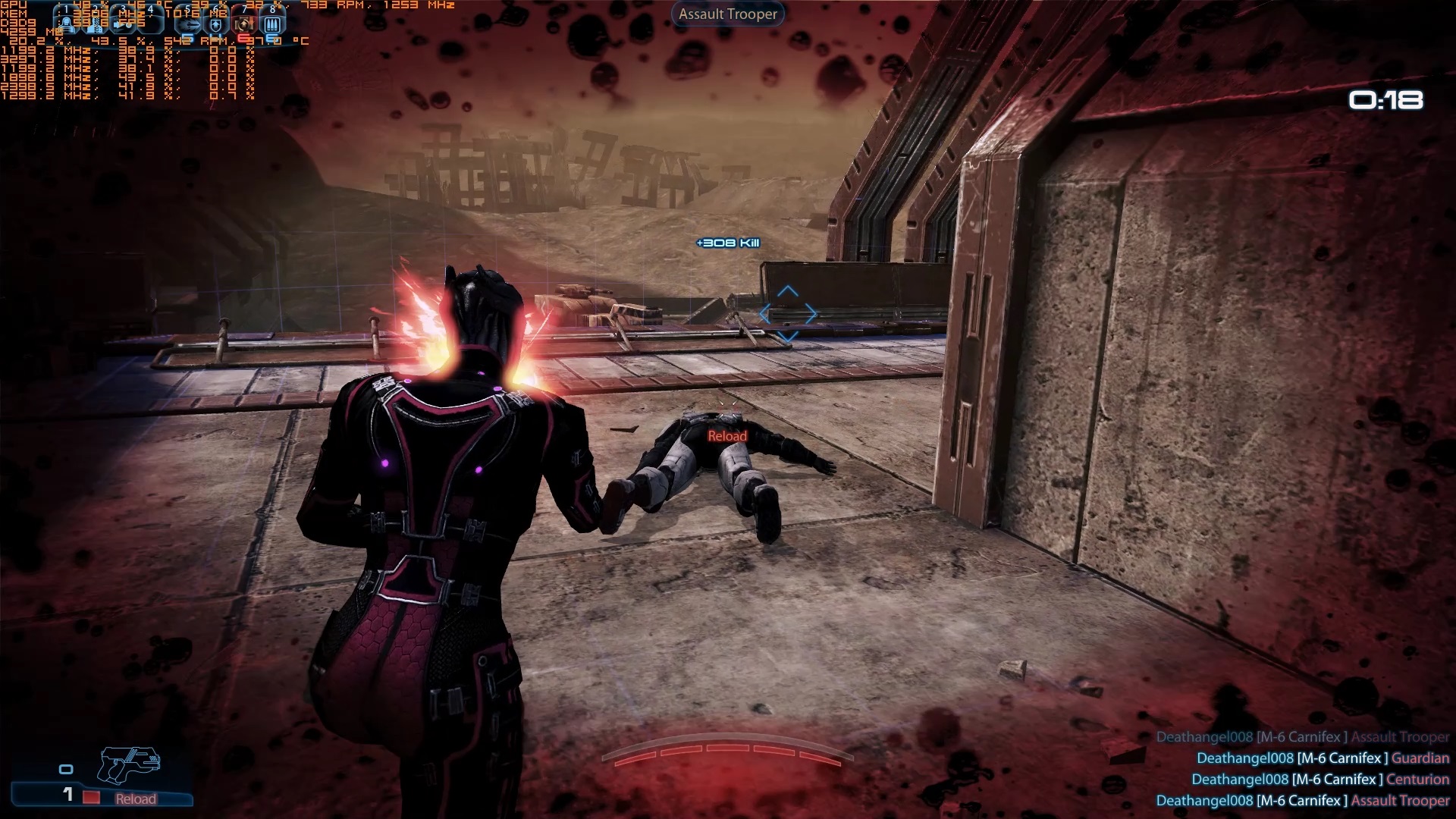Use the medi-gel revive consumable in slot 7
1456x819 pixels.
tap(244, 24)
